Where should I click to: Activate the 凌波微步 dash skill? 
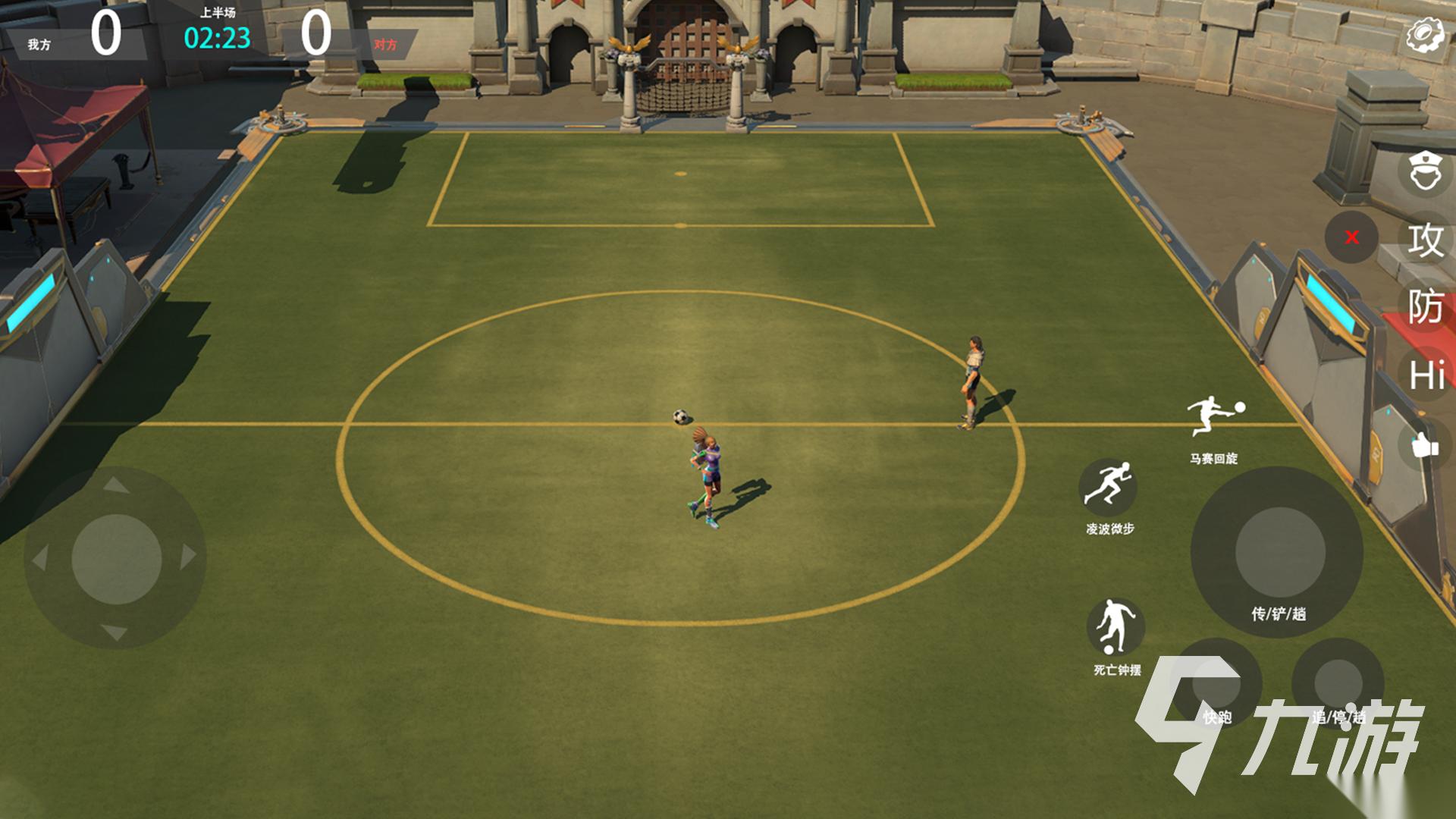tap(1108, 486)
